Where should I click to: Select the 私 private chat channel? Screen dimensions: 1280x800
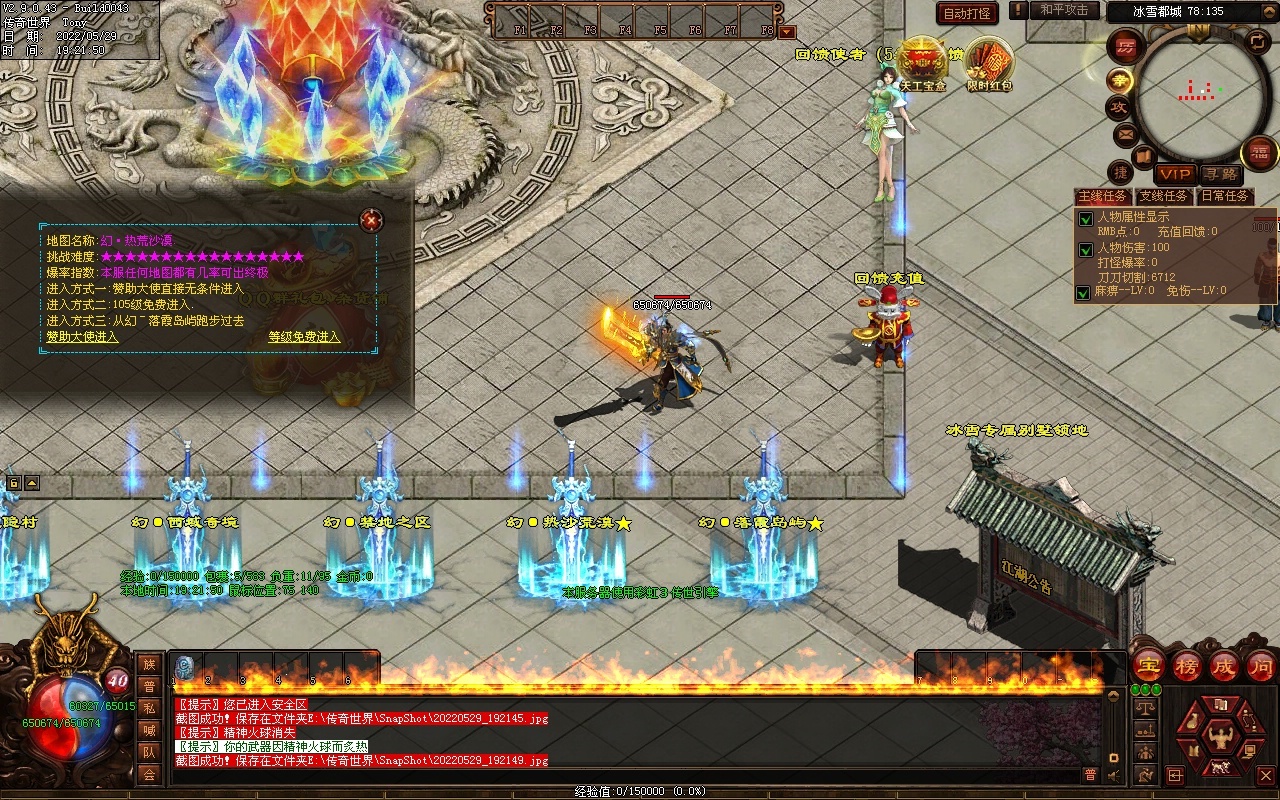tap(149, 708)
